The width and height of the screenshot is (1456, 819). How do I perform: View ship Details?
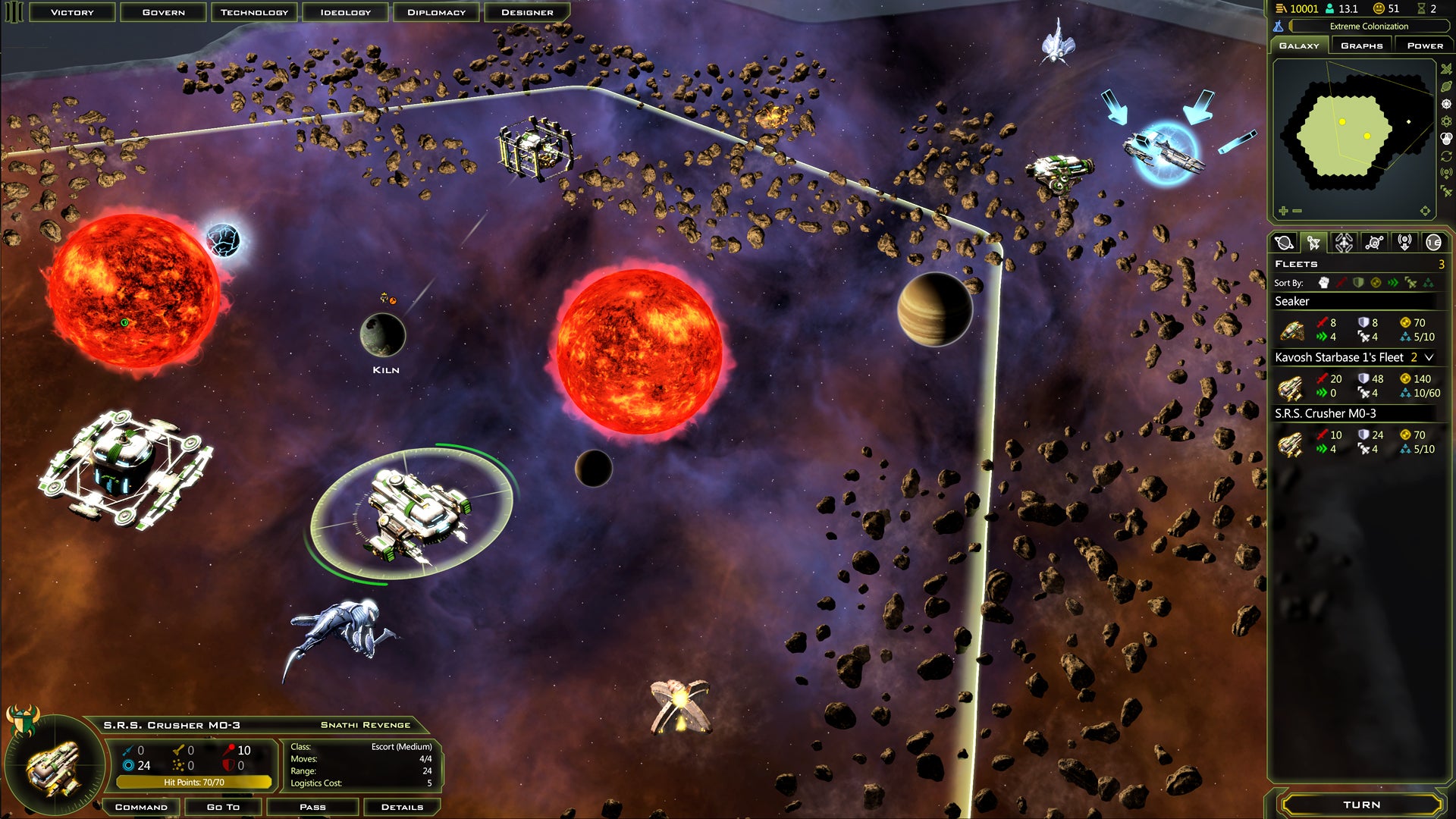(x=402, y=807)
